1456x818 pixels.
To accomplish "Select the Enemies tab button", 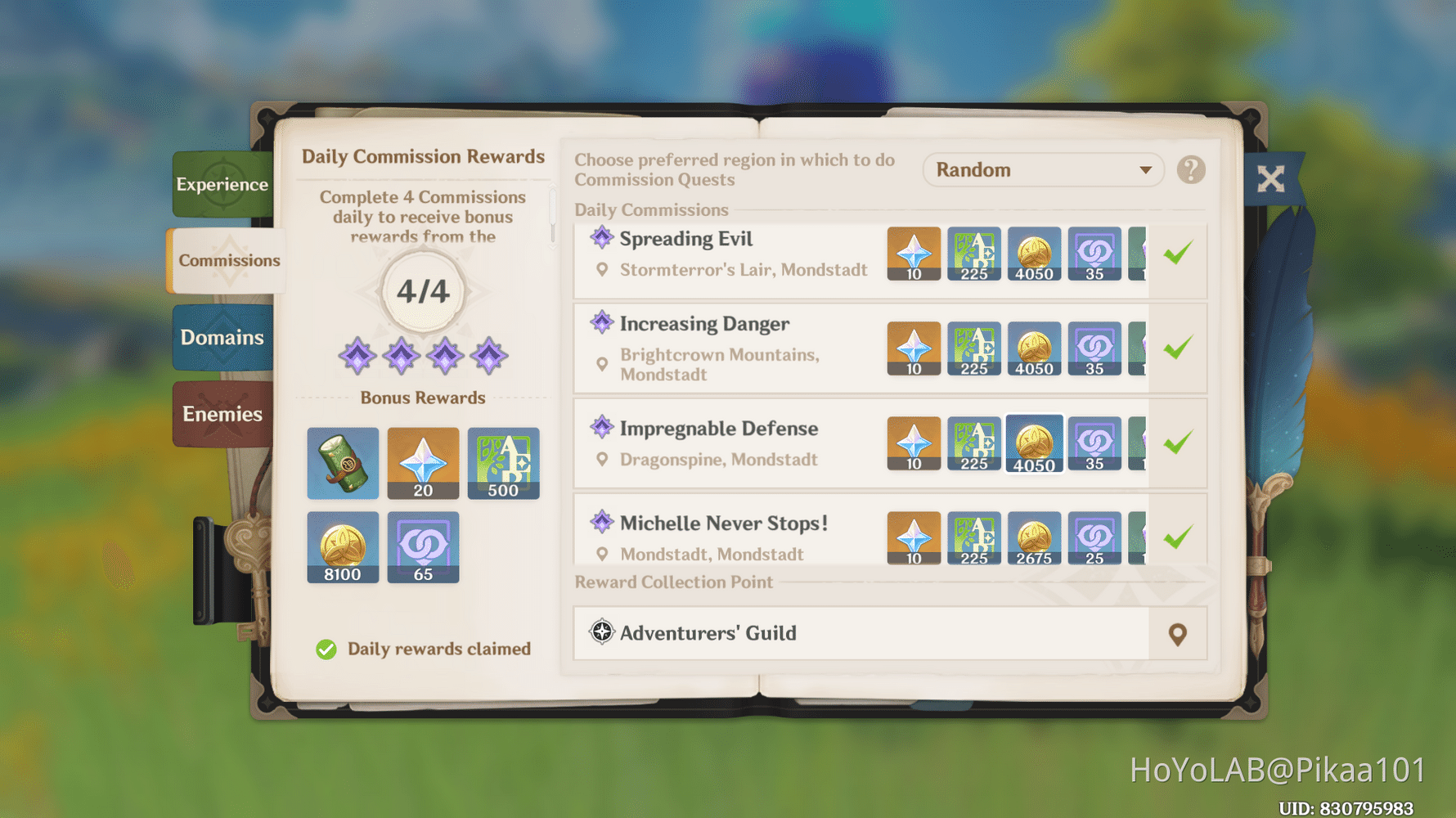I will click(x=222, y=413).
